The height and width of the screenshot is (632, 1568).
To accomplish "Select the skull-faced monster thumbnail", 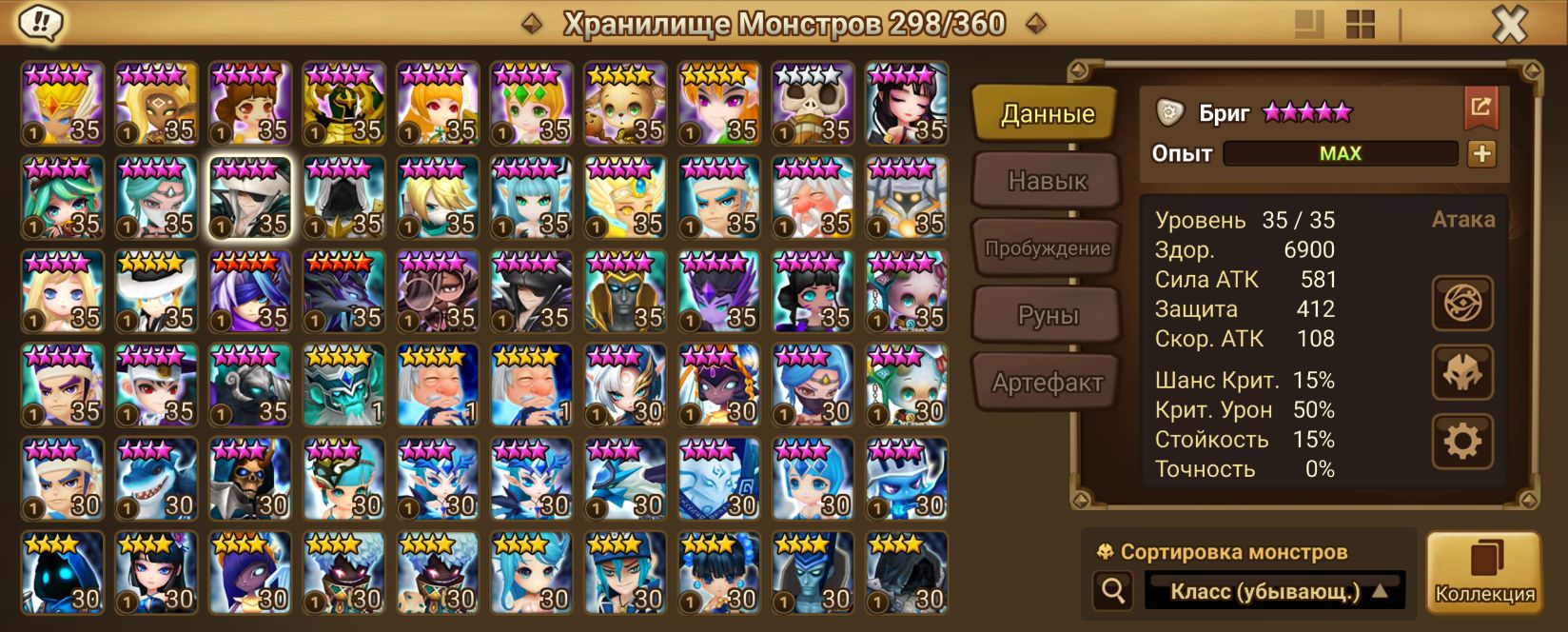I will click(x=813, y=103).
